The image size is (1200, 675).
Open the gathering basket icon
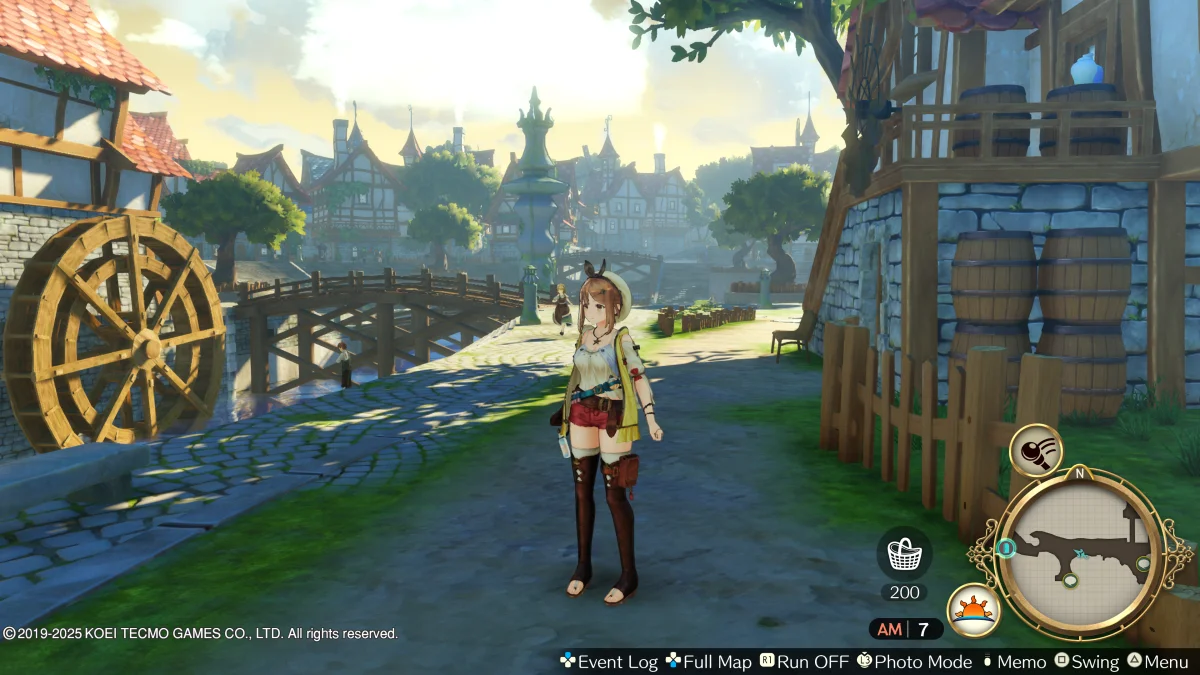point(904,553)
